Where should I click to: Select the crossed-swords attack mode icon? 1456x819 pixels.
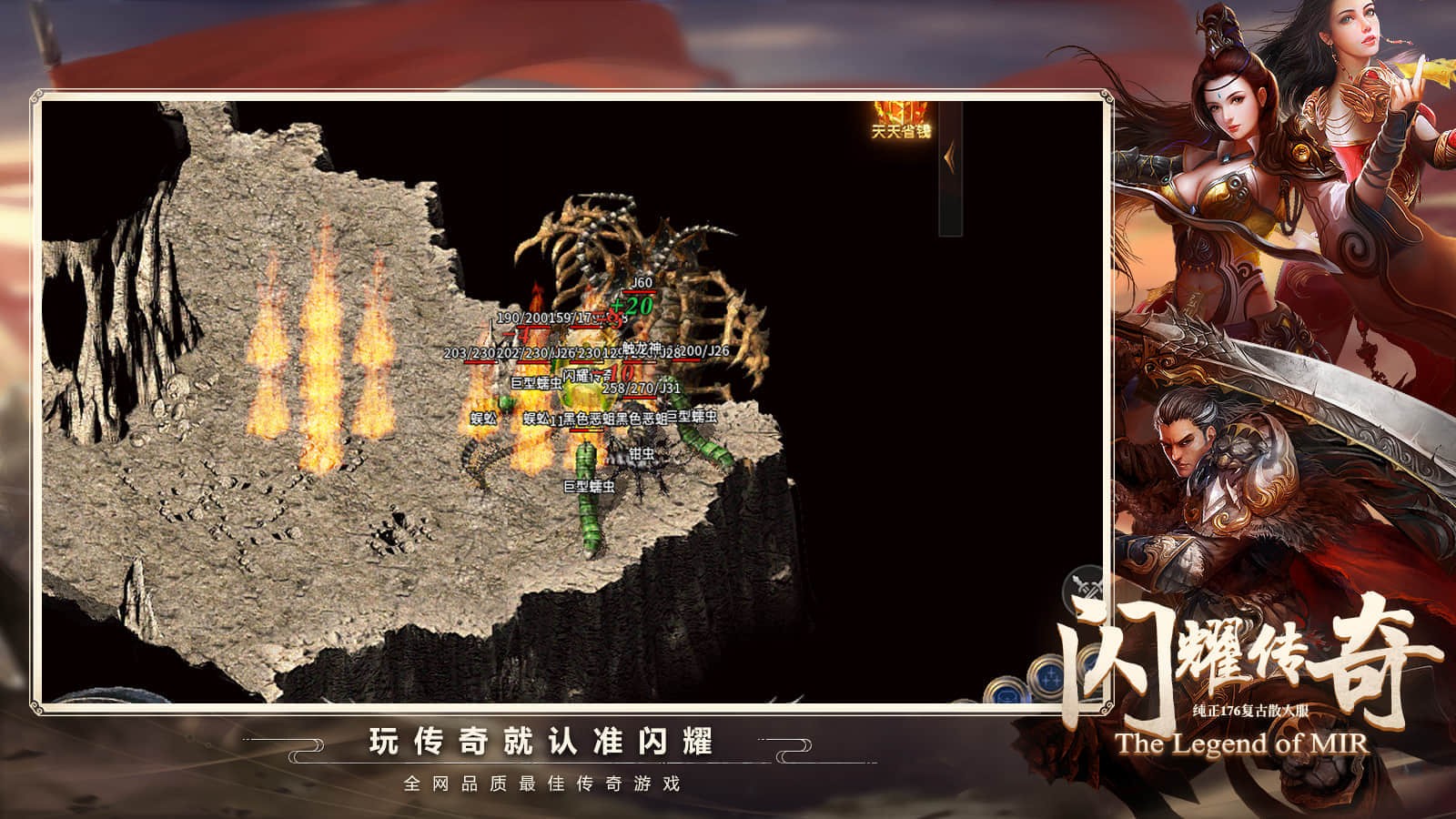tap(1083, 586)
